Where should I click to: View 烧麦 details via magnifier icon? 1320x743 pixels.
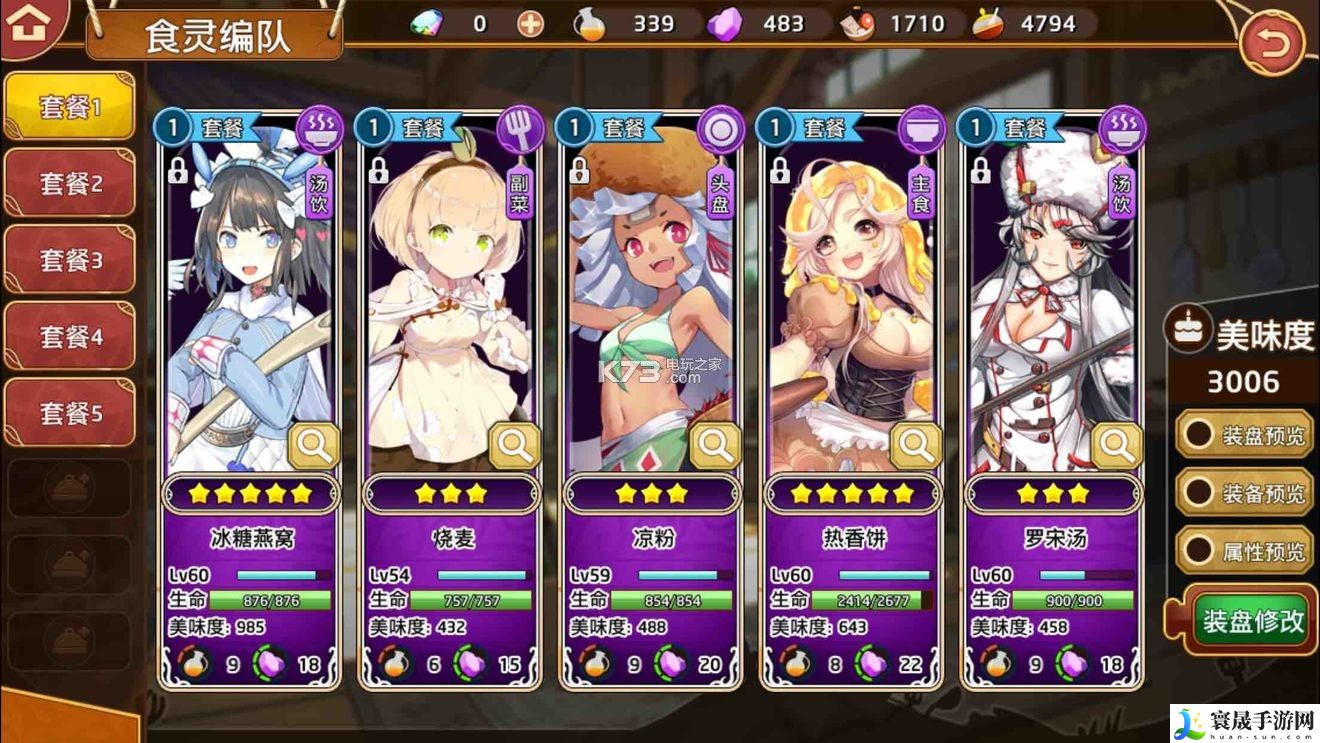point(515,446)
